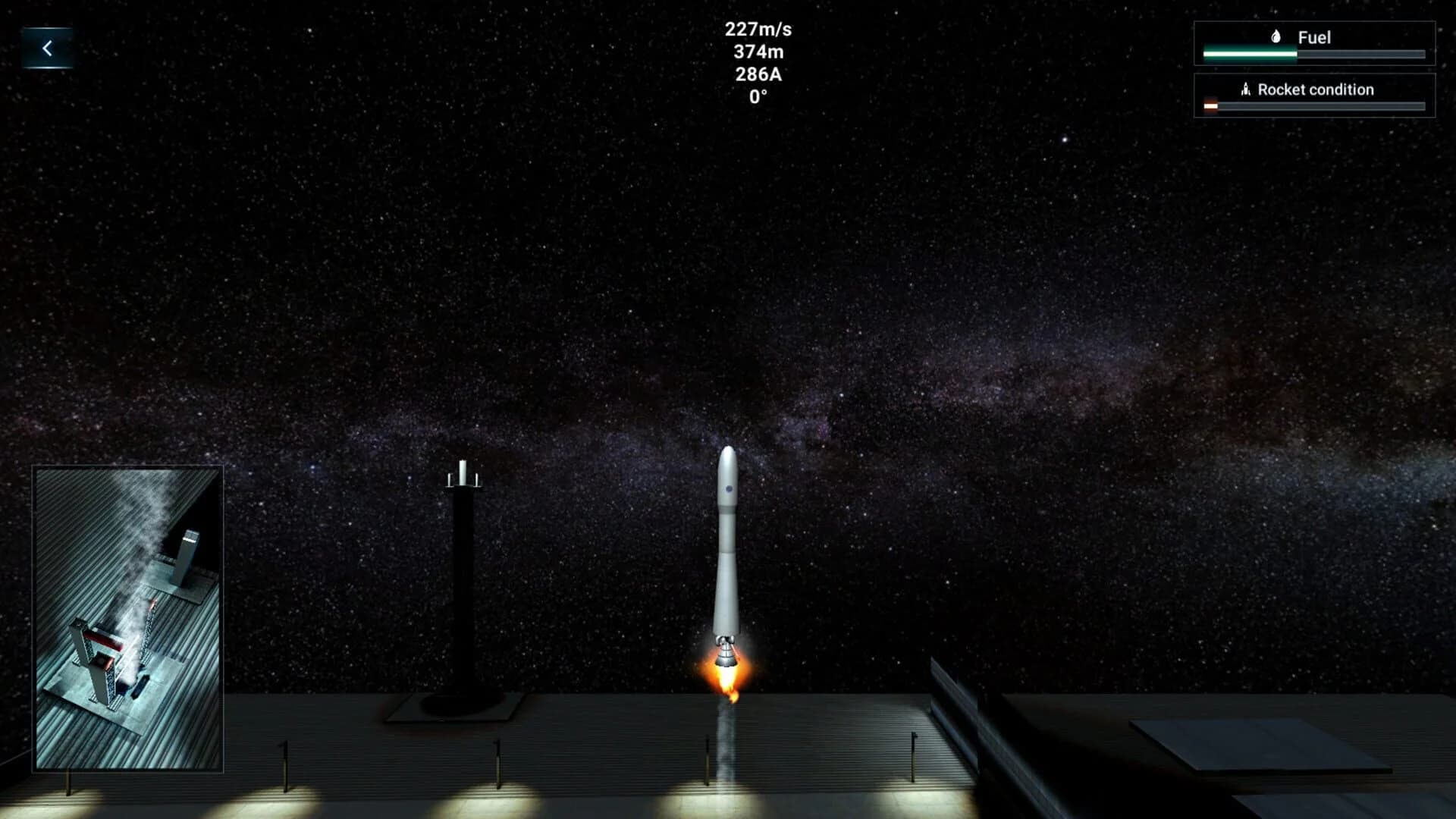The width and height of the screenshot is (1456, 819).
Task: Collapse the back navigation chevron
Action: (x=47, y=47)
